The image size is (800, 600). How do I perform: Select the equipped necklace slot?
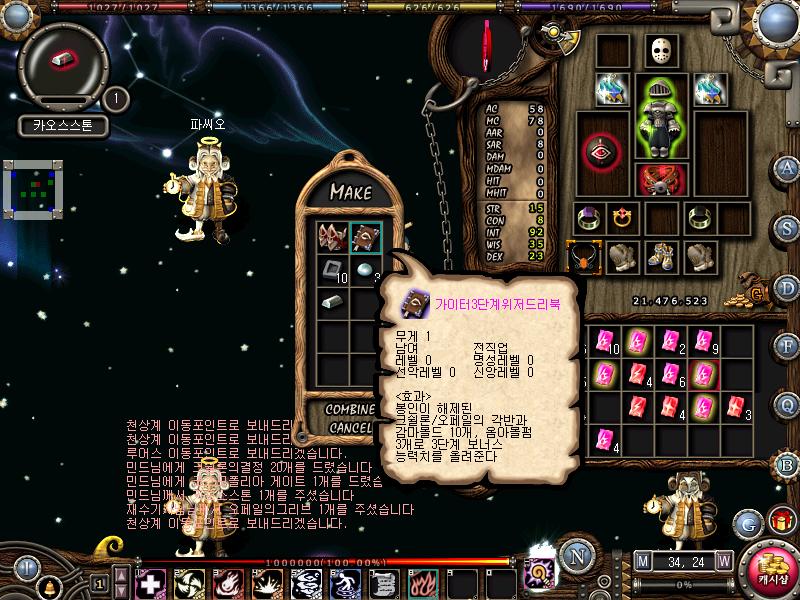583,256
